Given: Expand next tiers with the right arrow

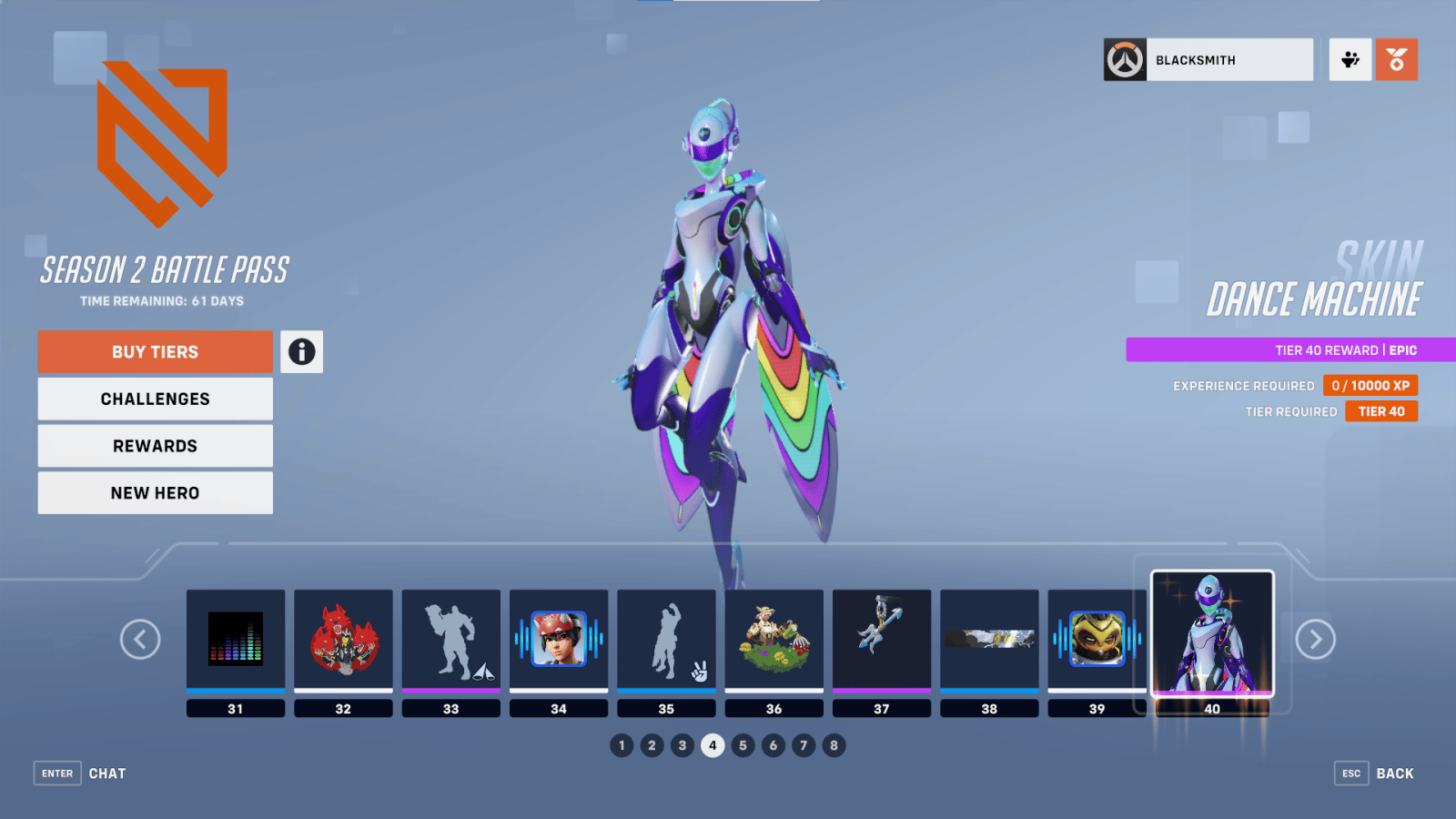Looking at the screenshot, I should [x=1315, y=640].
